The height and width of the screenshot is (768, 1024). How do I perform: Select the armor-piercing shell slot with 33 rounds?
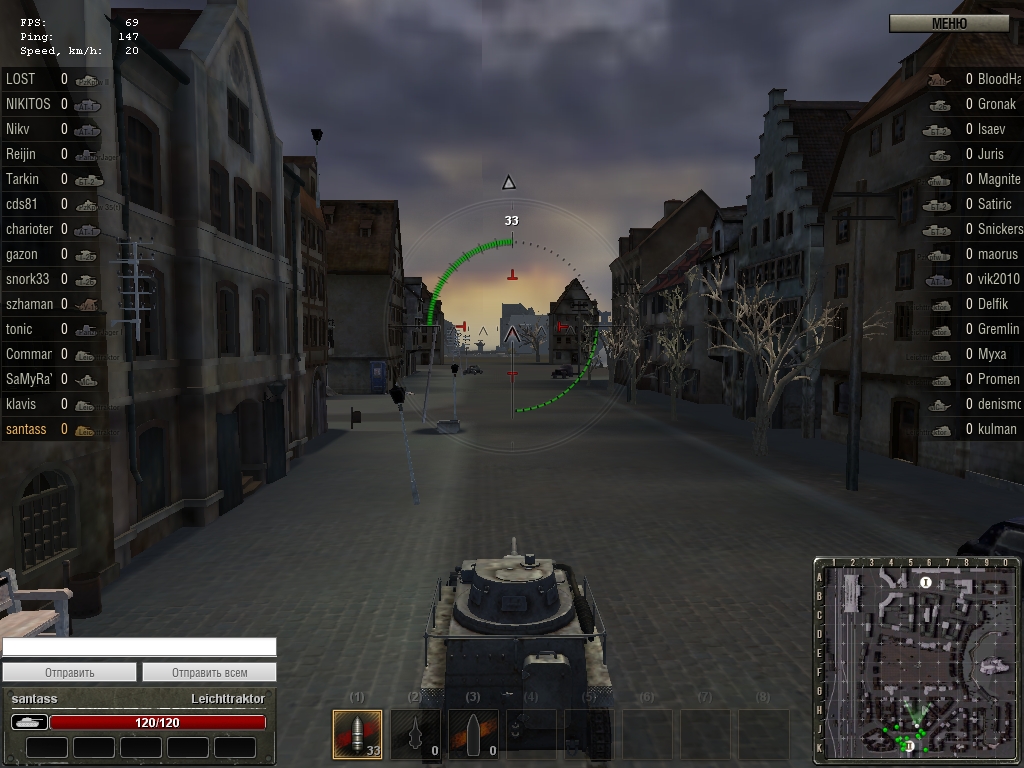357,735
